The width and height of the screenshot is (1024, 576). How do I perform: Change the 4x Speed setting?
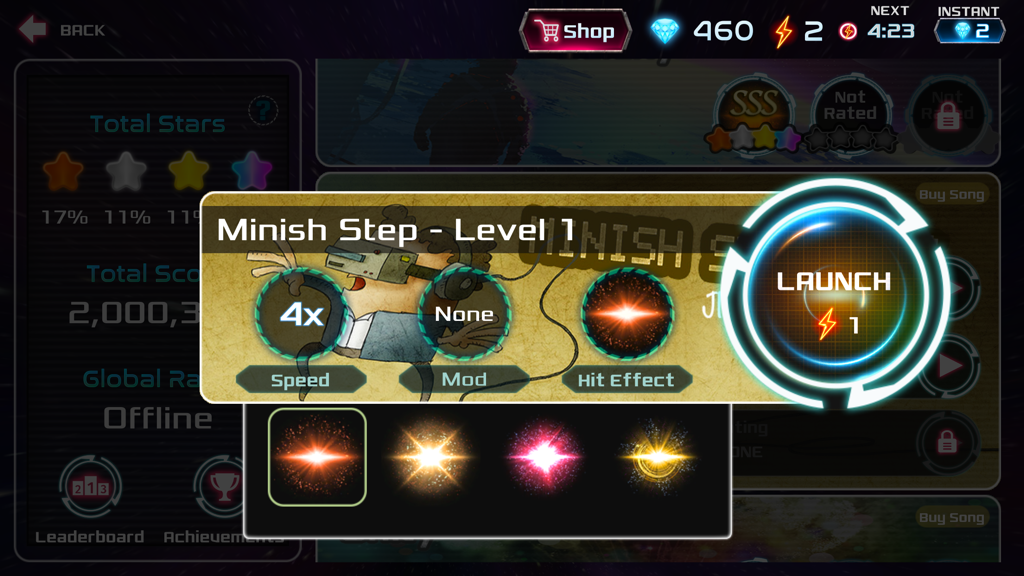pos(300,315)
